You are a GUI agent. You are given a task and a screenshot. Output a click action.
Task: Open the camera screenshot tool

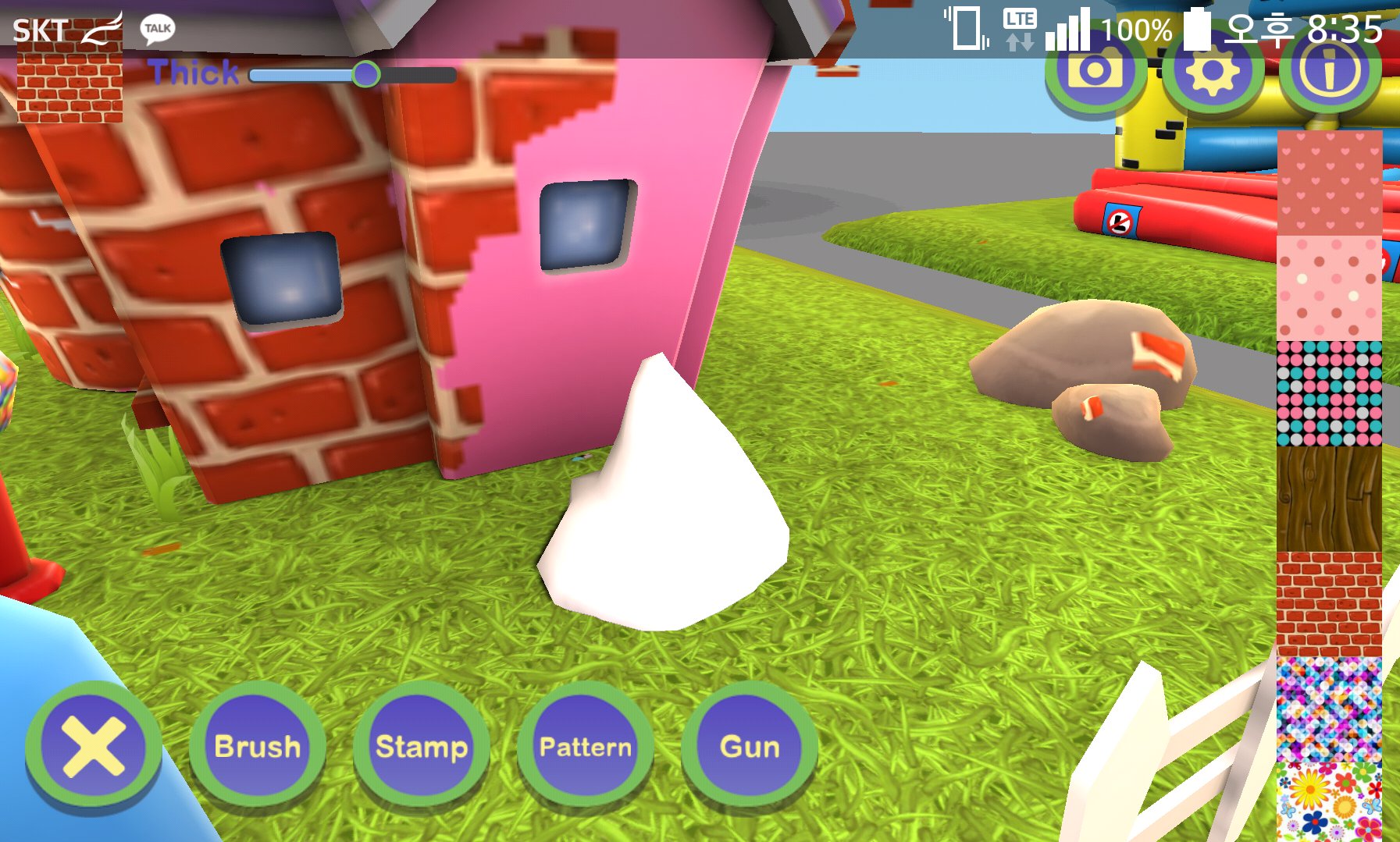(1094, 73)
